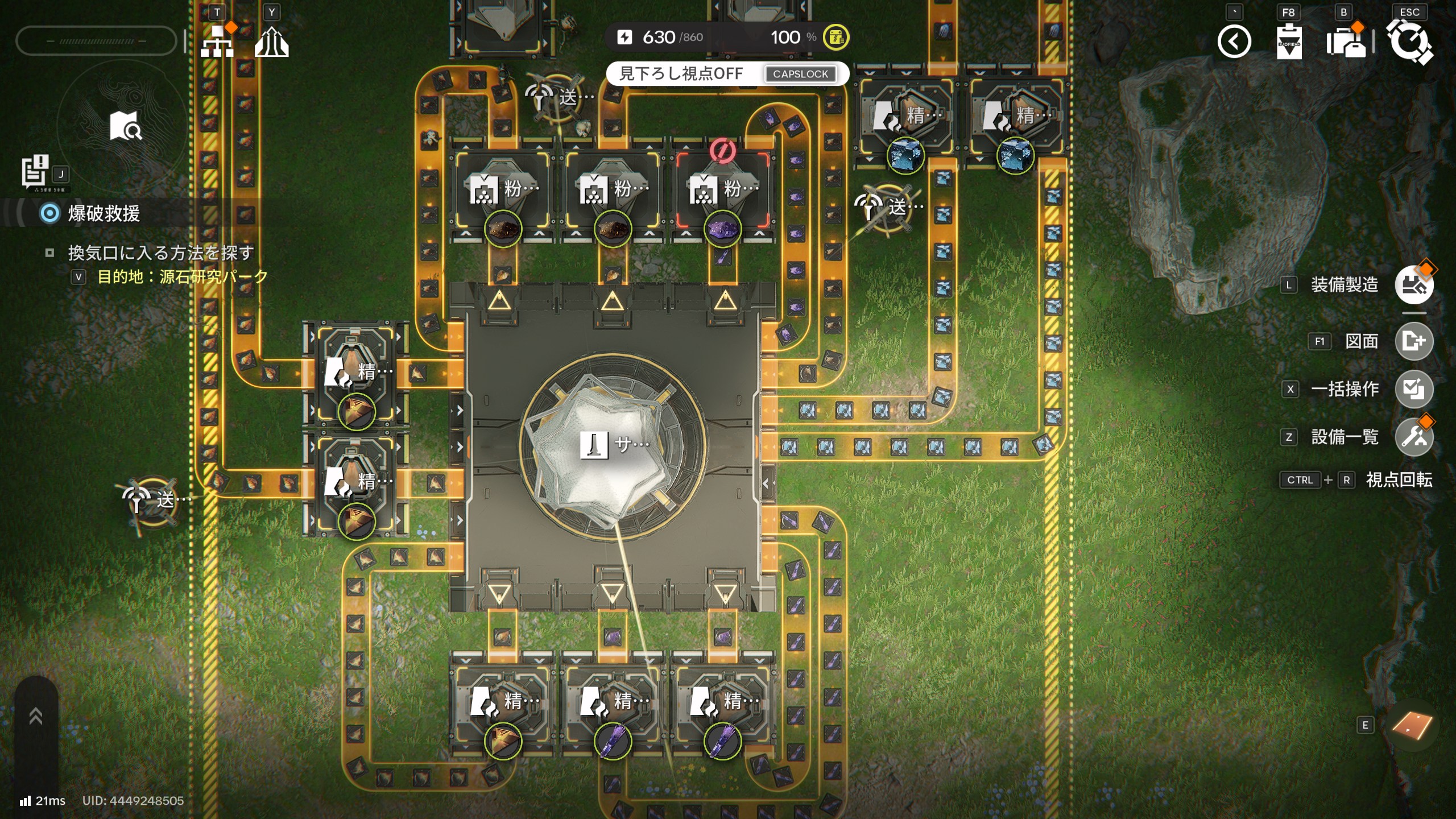Activate 一括操作 batch operation

coord(1413,389)
